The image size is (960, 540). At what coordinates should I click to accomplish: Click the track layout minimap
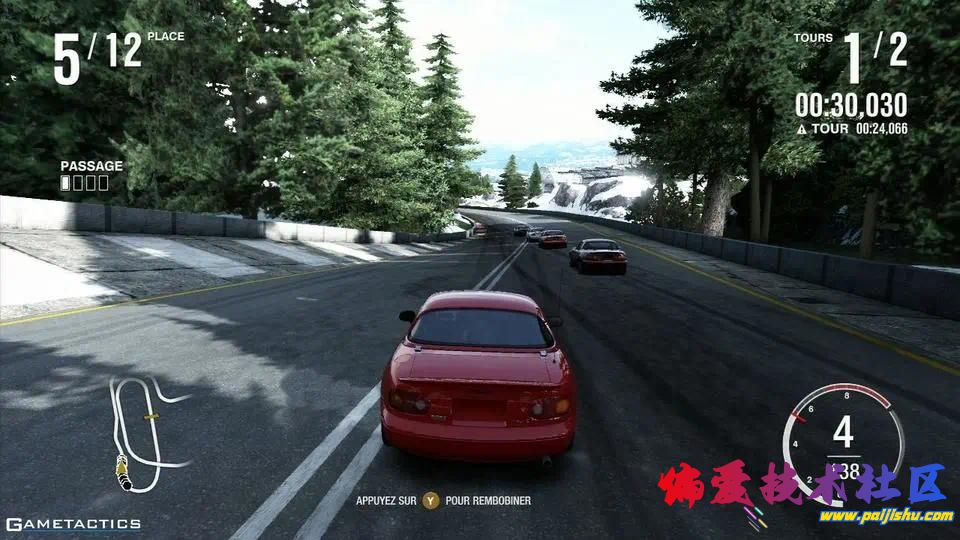pos(145,432)
